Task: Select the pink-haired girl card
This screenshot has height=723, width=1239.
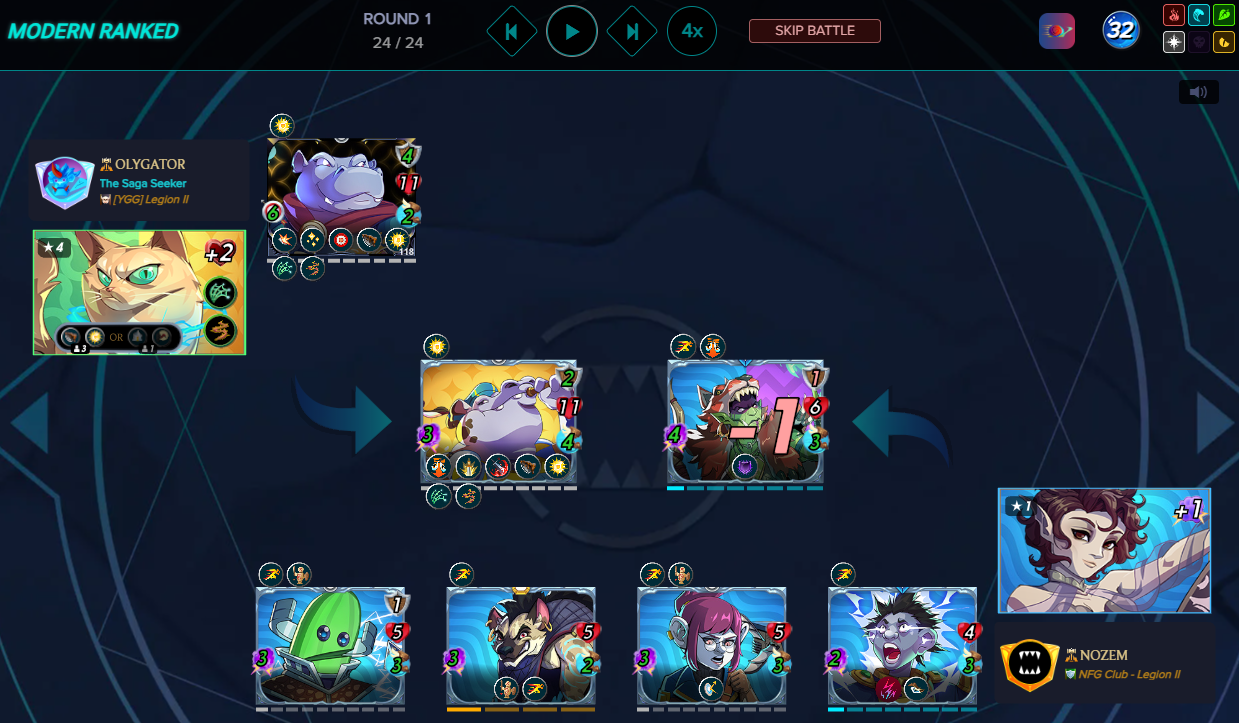Action: (711, 645)
